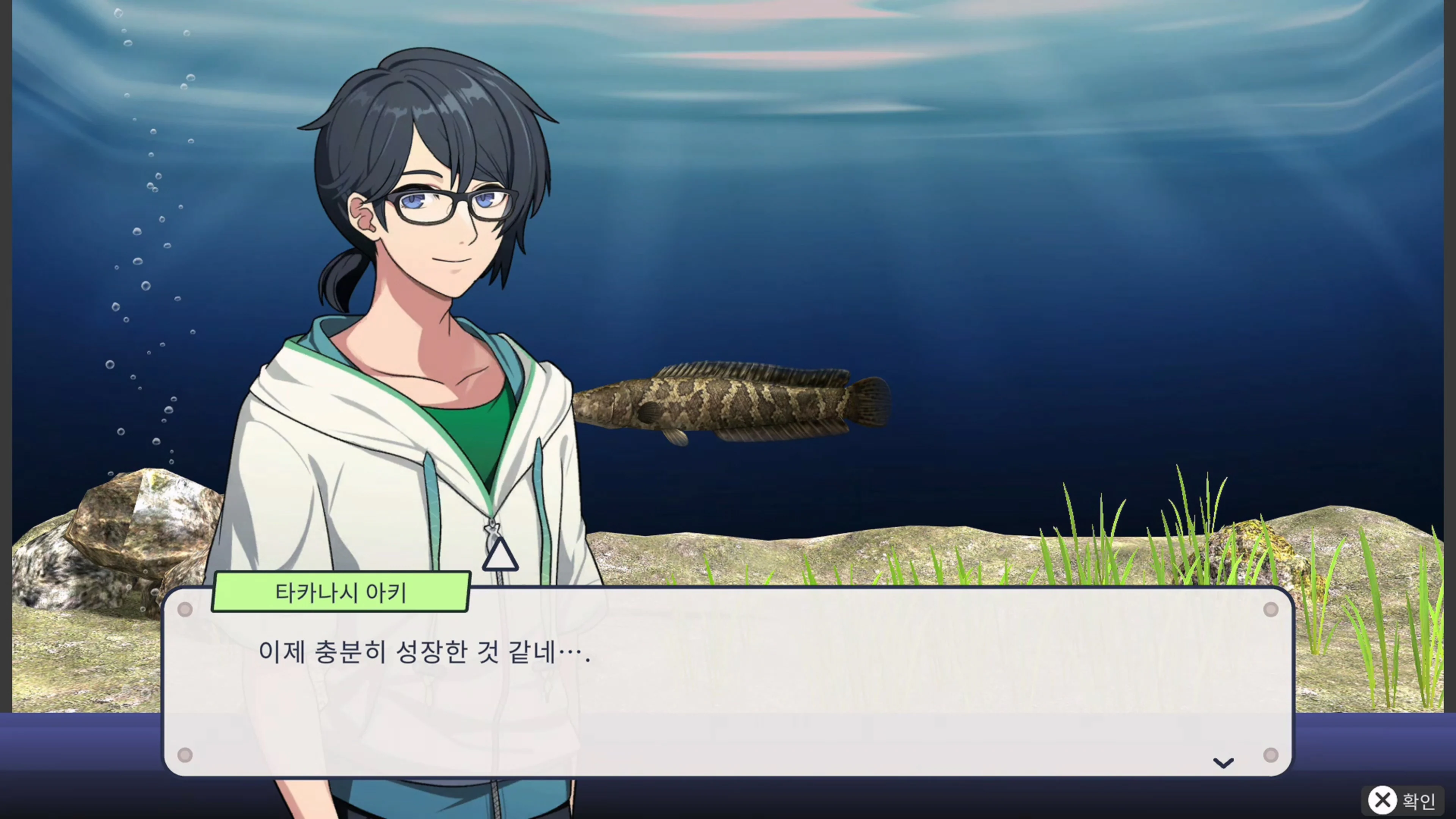Click the top-right corner circle of the dialogue box

click(1271, 609)
